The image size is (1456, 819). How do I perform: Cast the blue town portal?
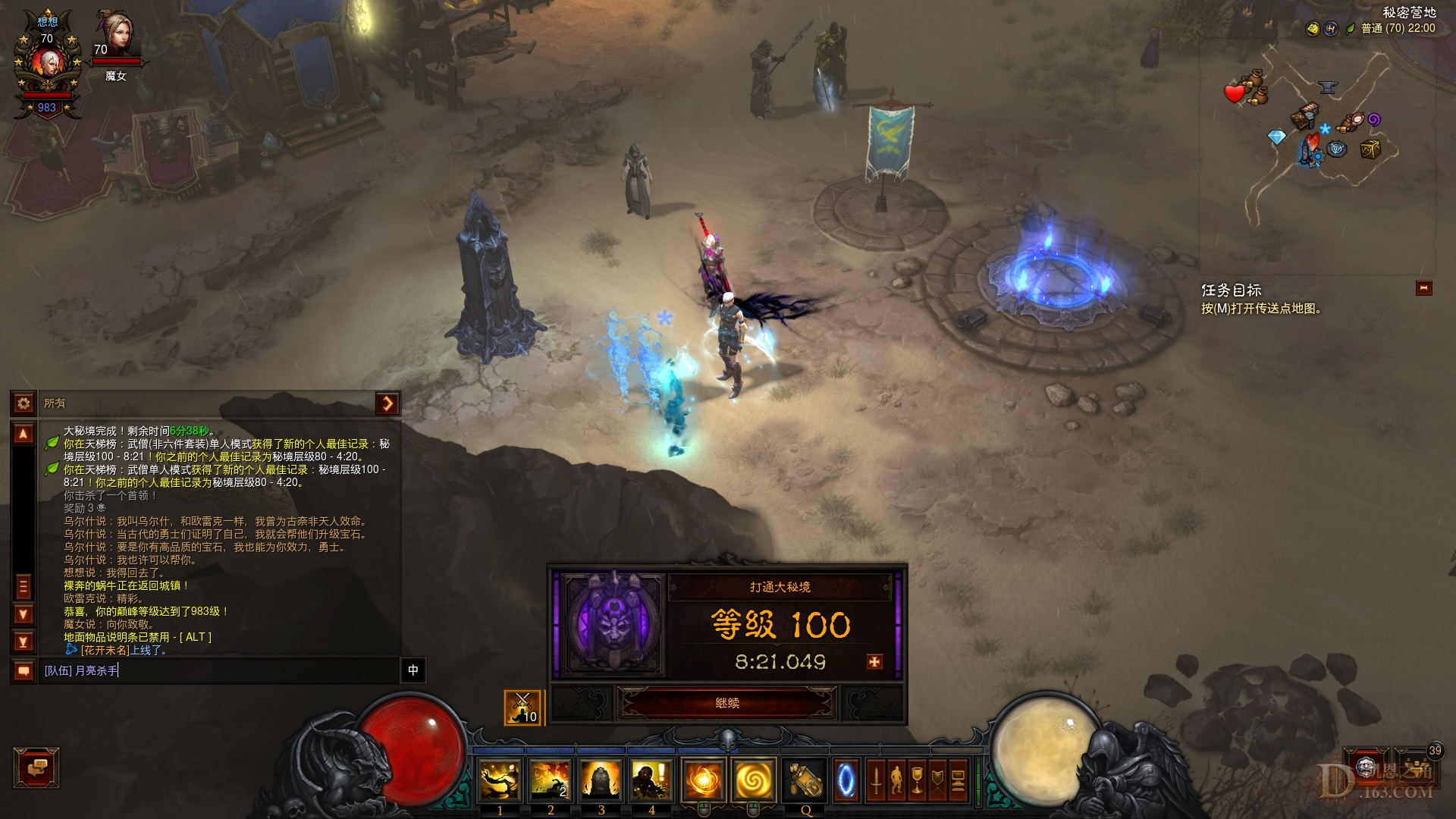coord(846,780)
